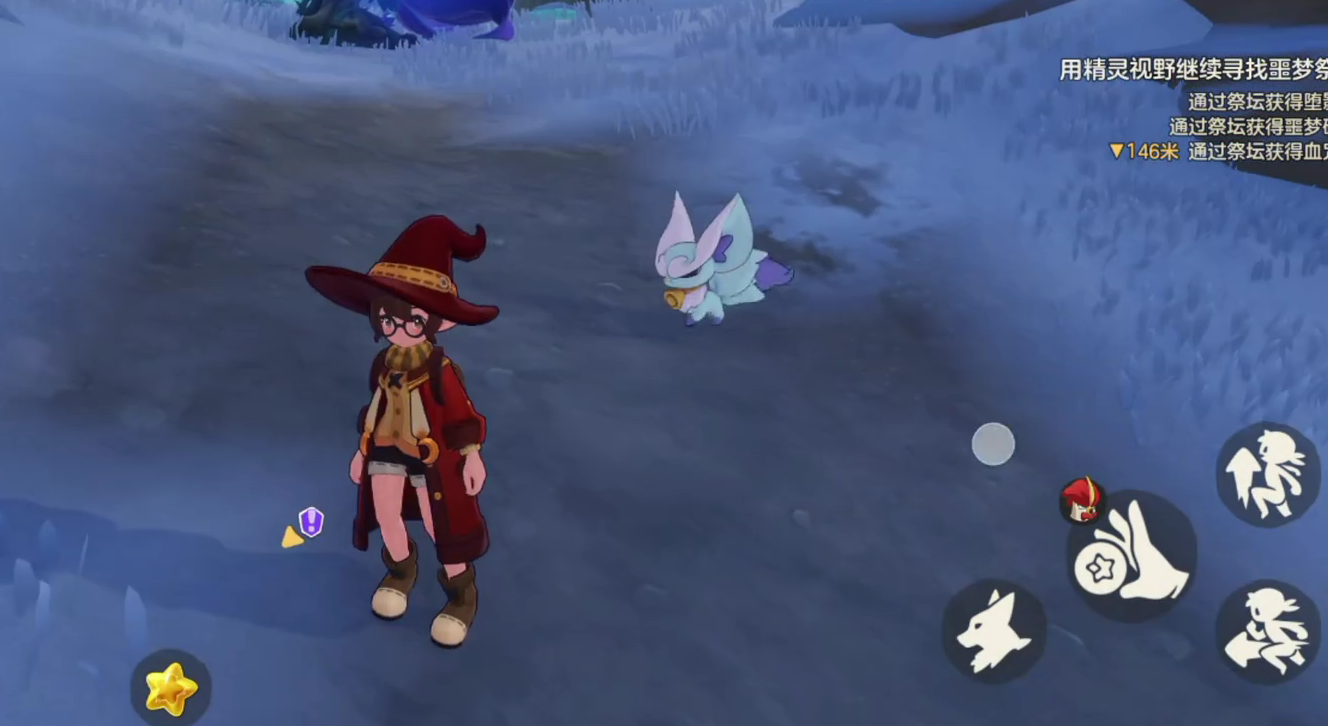The width and height of the screenshot is (1328, 726).
Task: Tap the sprint dash action button
Action: pos(1267,632)
